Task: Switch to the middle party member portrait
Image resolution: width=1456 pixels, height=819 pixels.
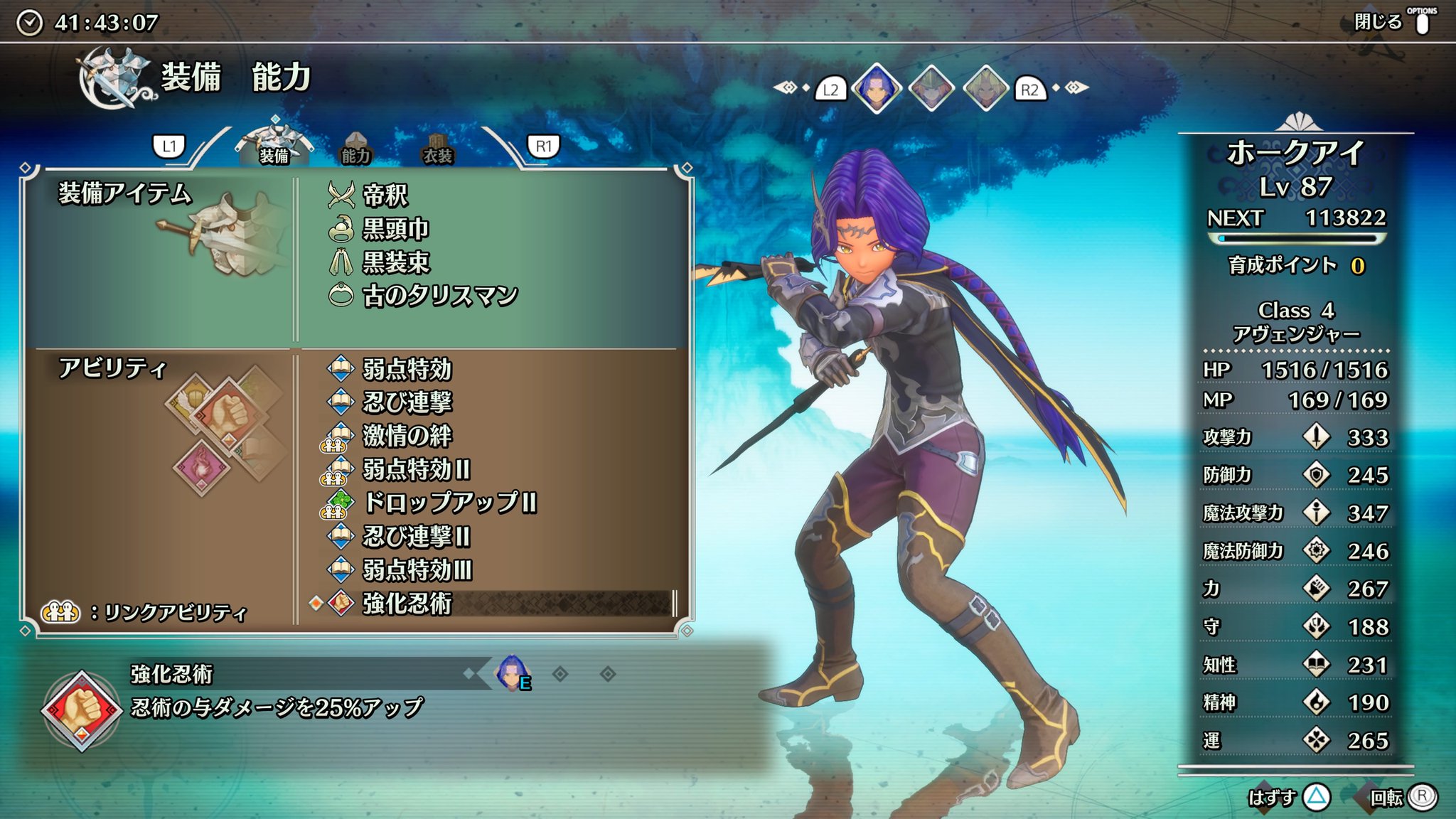Action: coord(931,89)
